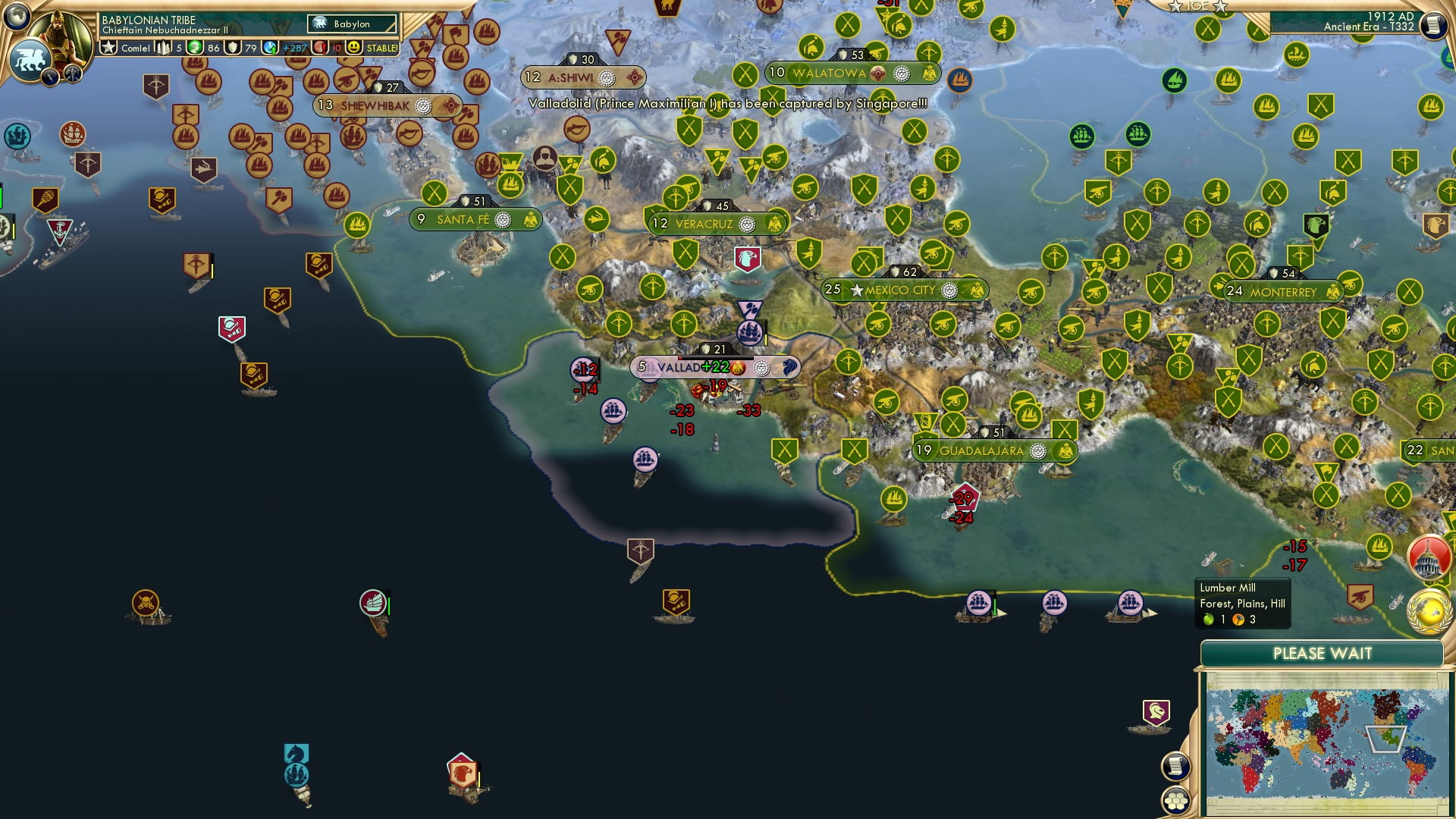Expand the Veracruz city banner

(717, 222)
